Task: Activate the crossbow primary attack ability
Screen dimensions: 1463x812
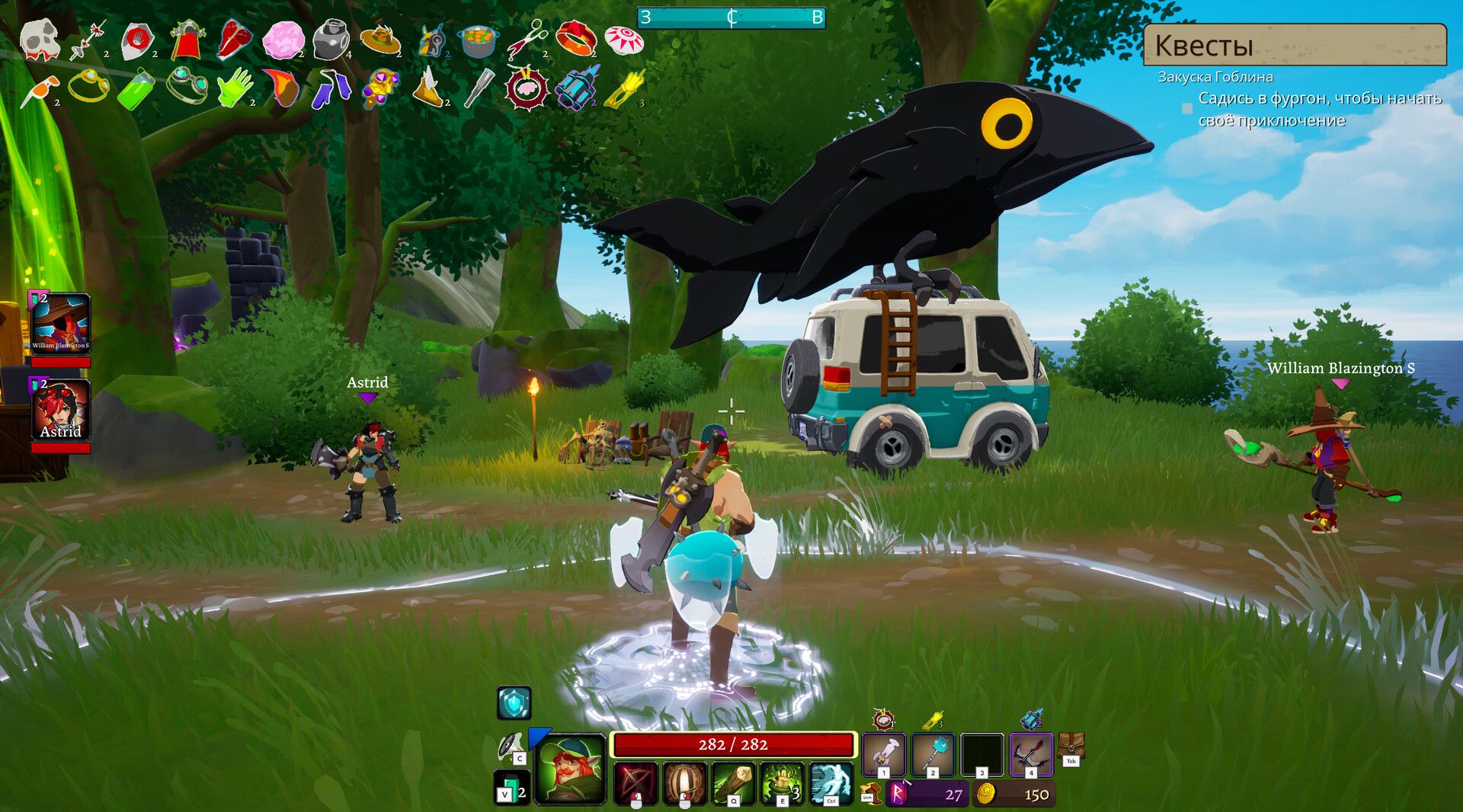Action: 635,782
